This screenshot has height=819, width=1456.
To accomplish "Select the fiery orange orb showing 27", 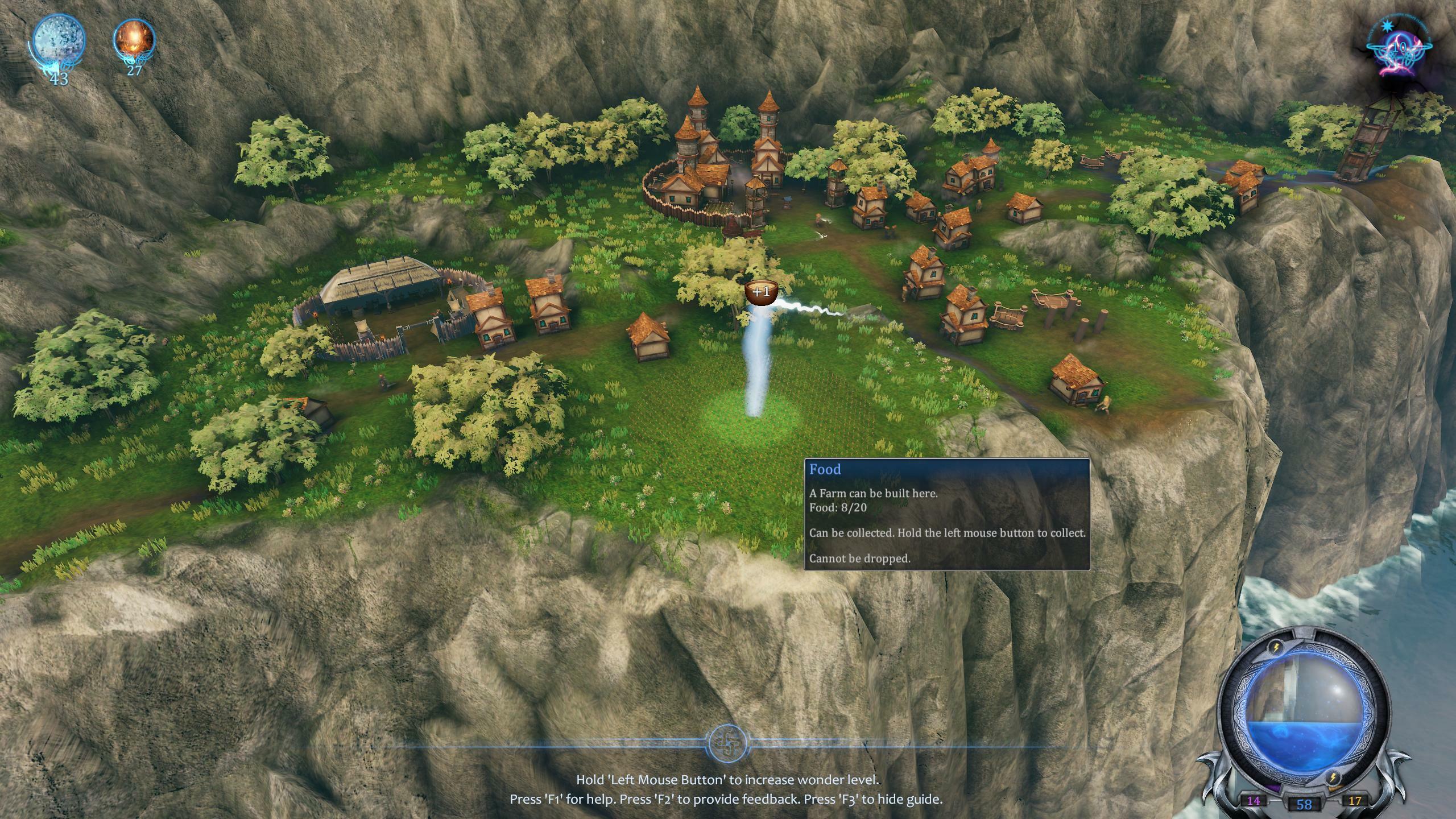I will point(134,39).
